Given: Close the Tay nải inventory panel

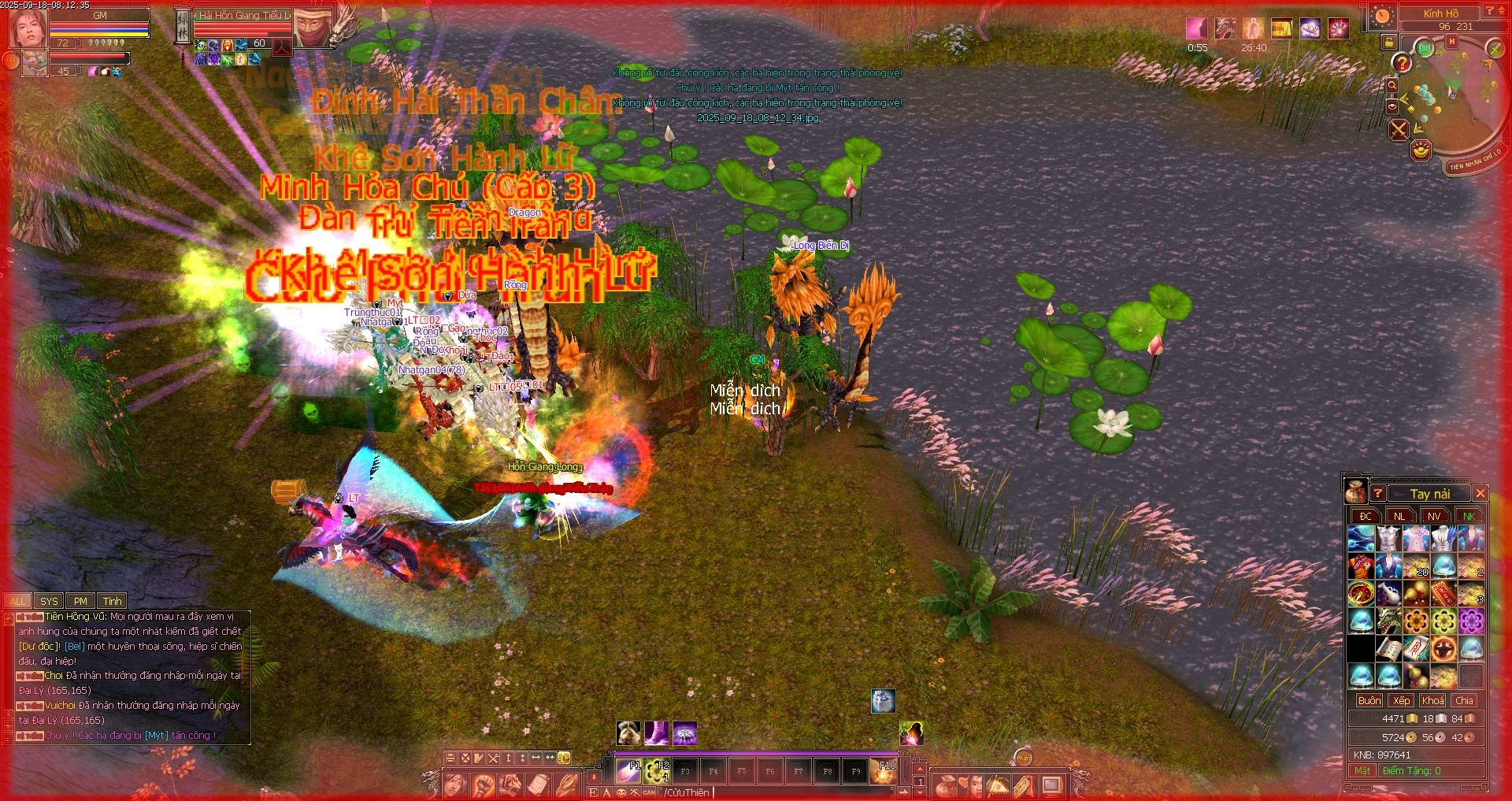Looking at the screenshot, I should click(1480, 493).
